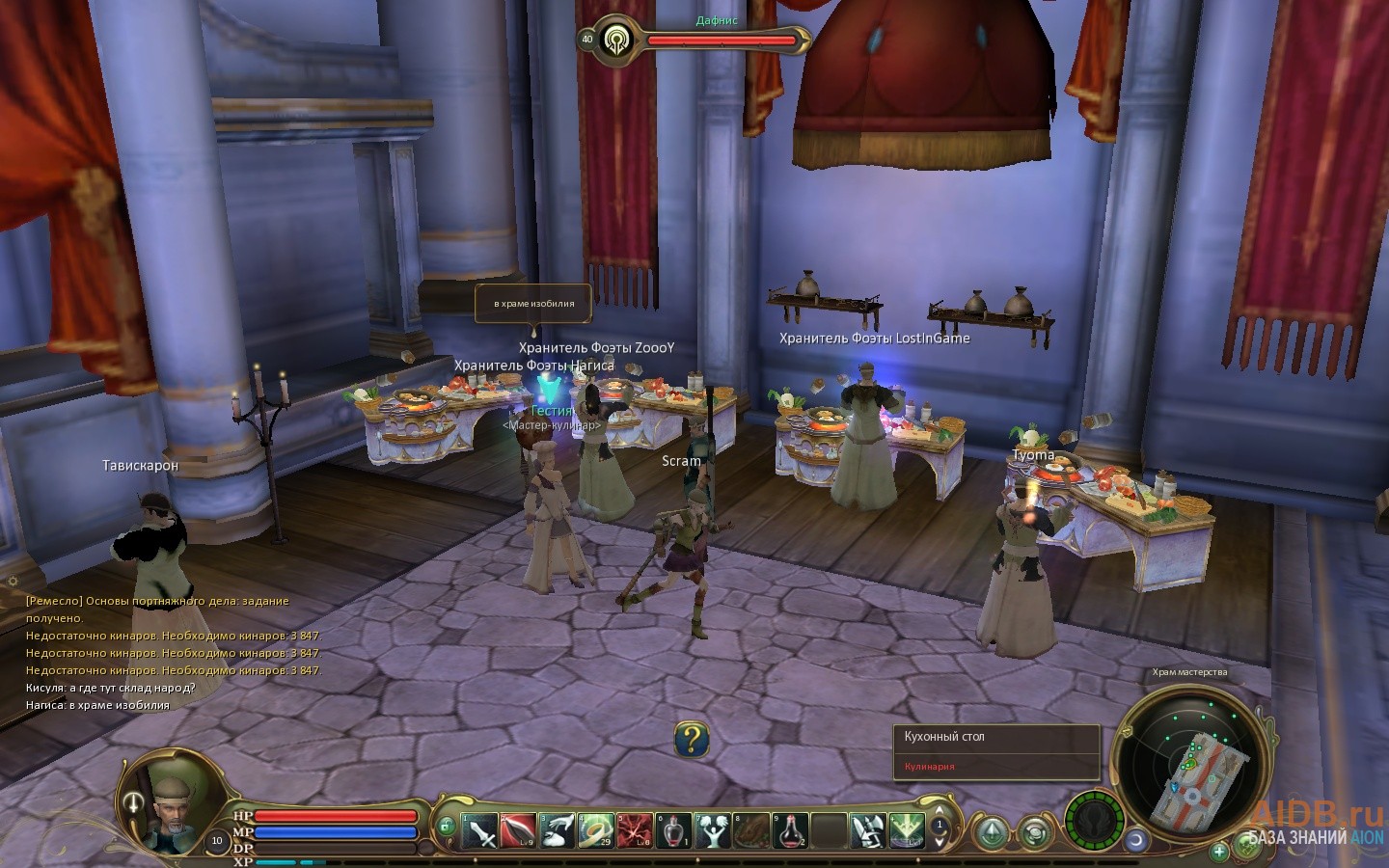Image resolution: width=1389 pixels, height=868 pixels.
Task: Click the yellow question mark help icon
Action: 692,740
